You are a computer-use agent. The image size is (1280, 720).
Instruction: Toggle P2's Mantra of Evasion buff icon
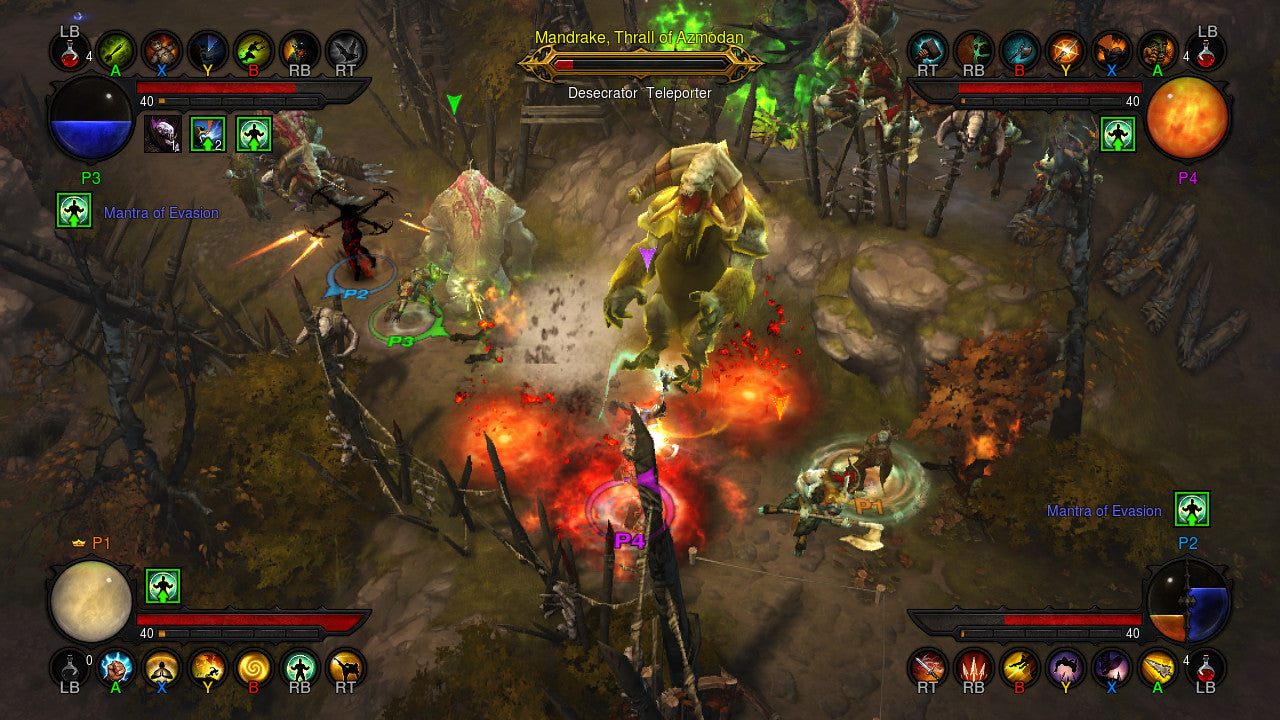click(1190, 510)
